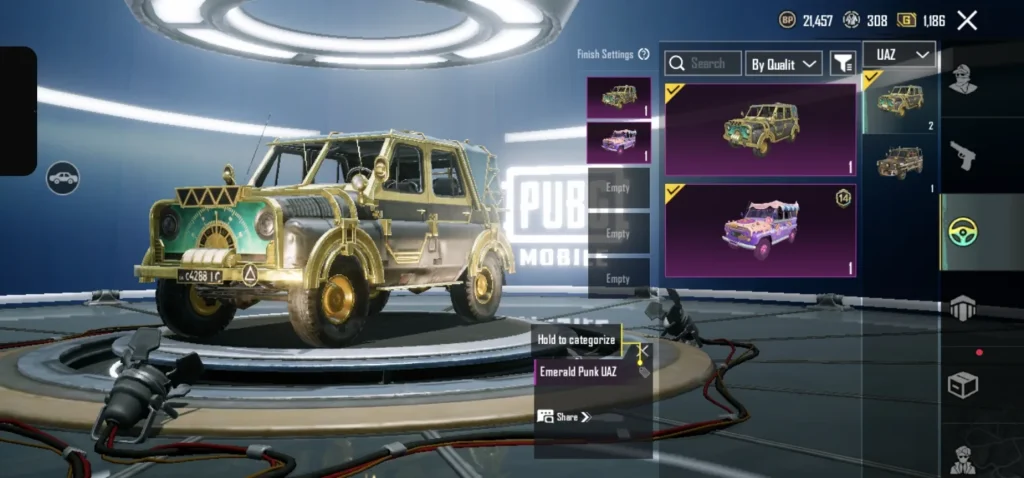The height and width of the screenshot is (478, 1024).
Task: Select the gold Emerald Punk UAZ skin card
Action: click(x=760, y=129)
